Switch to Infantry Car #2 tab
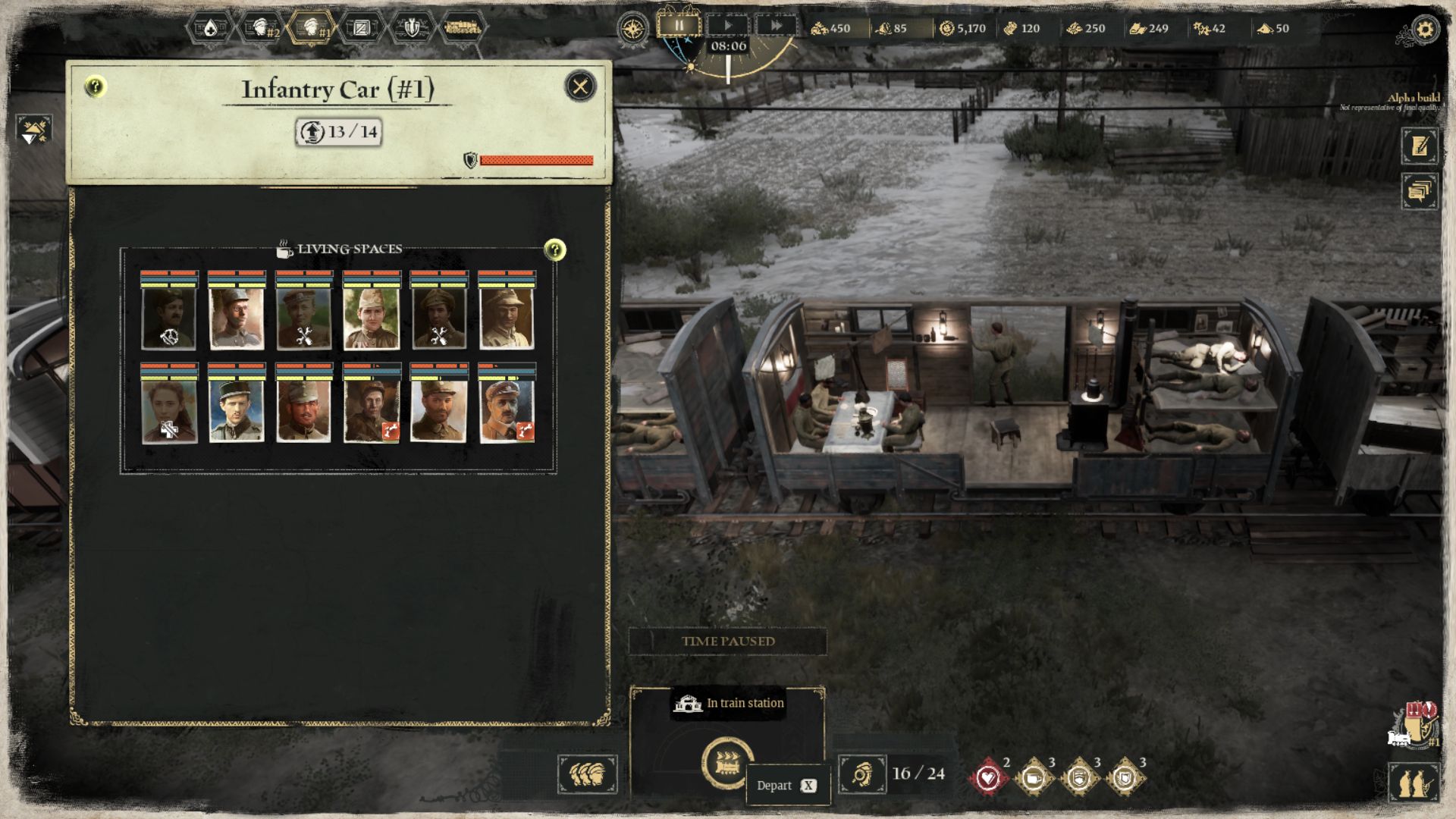 tap(262, 29)
